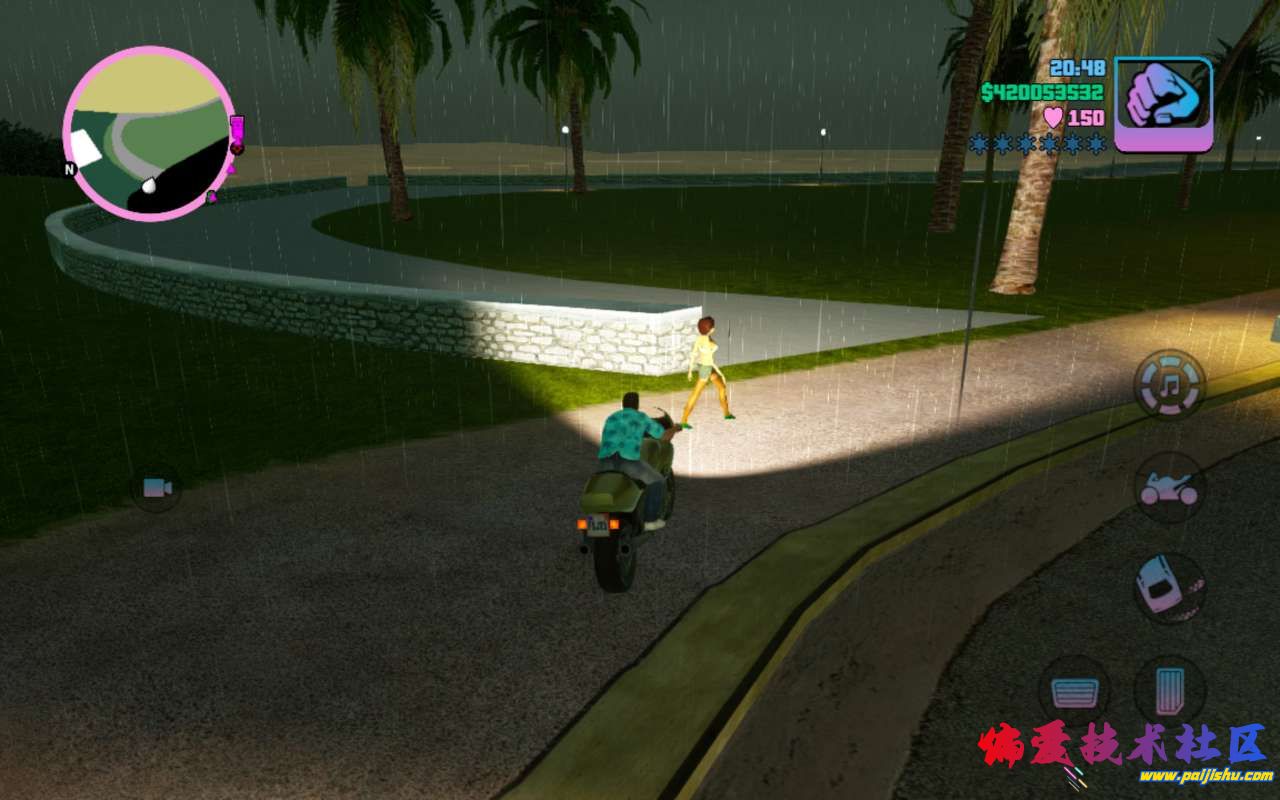
Task: Tap the player blip on the minimap
Action: click(x=152, y=184)
